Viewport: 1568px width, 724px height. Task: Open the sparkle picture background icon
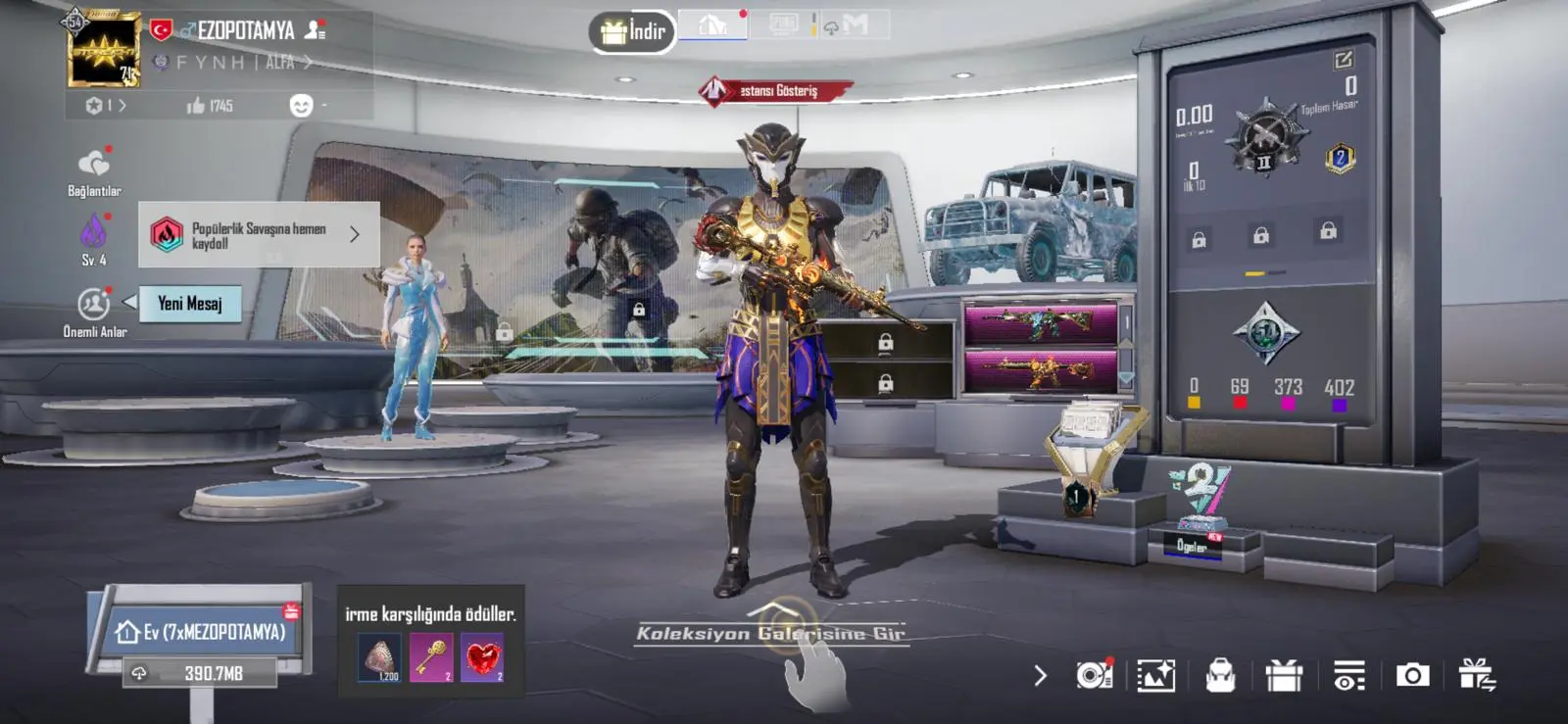(x=1156, y=675)
